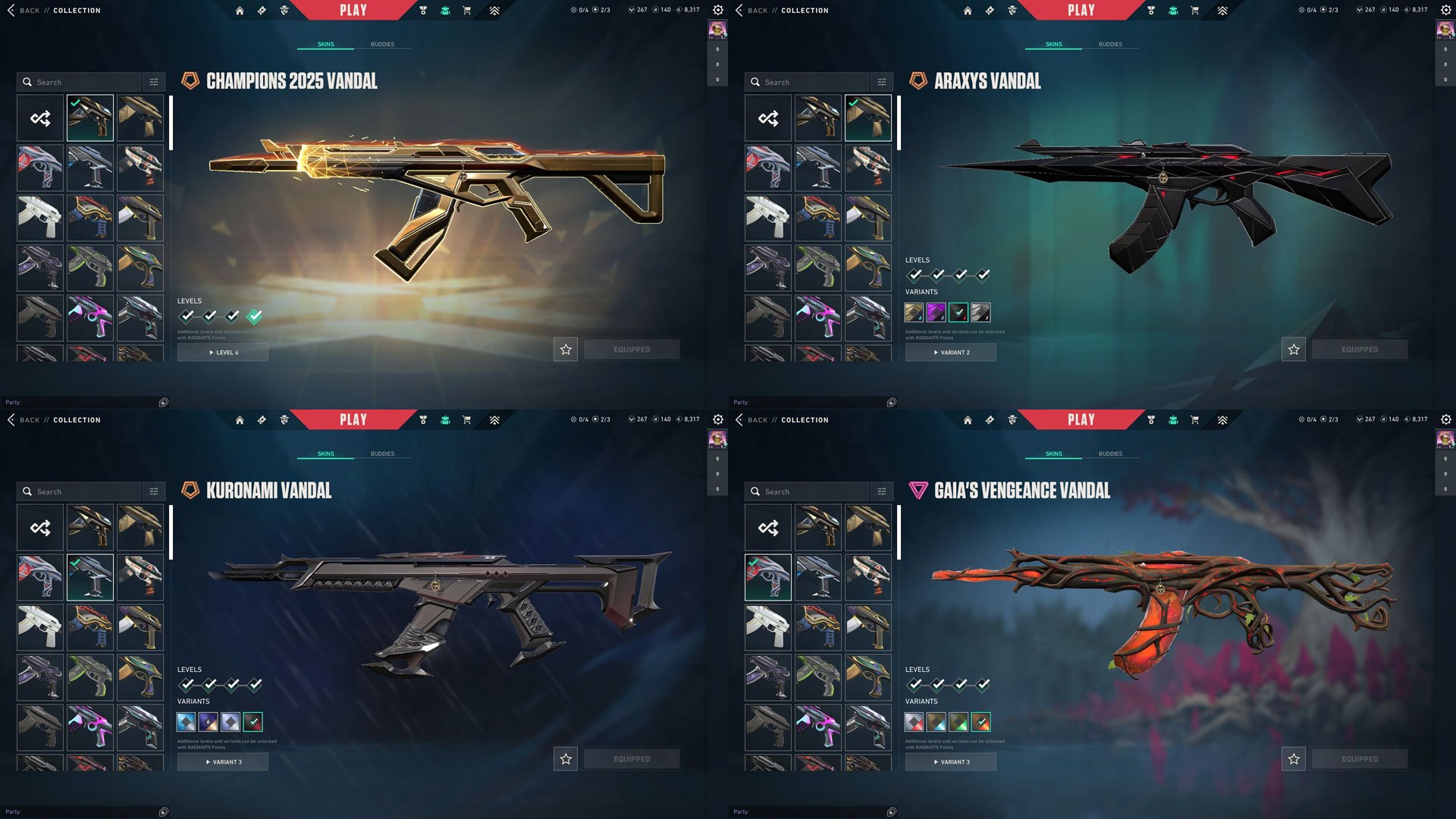Open the Store icon in top navigation
This screenshot has height=819, width=1456.
click(468, 11)
